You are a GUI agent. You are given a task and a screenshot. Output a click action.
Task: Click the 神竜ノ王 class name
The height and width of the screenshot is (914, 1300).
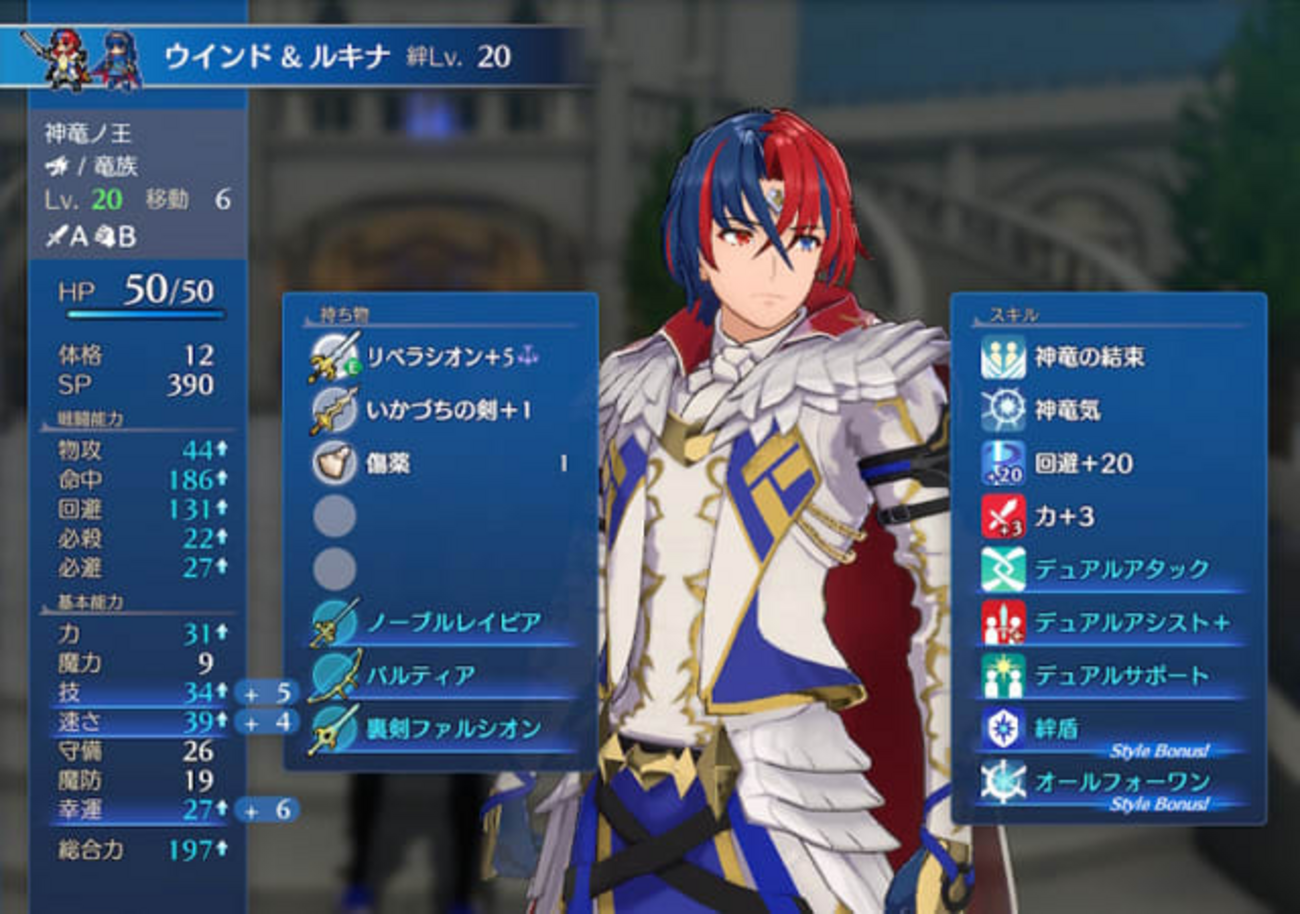click(88, 133)
